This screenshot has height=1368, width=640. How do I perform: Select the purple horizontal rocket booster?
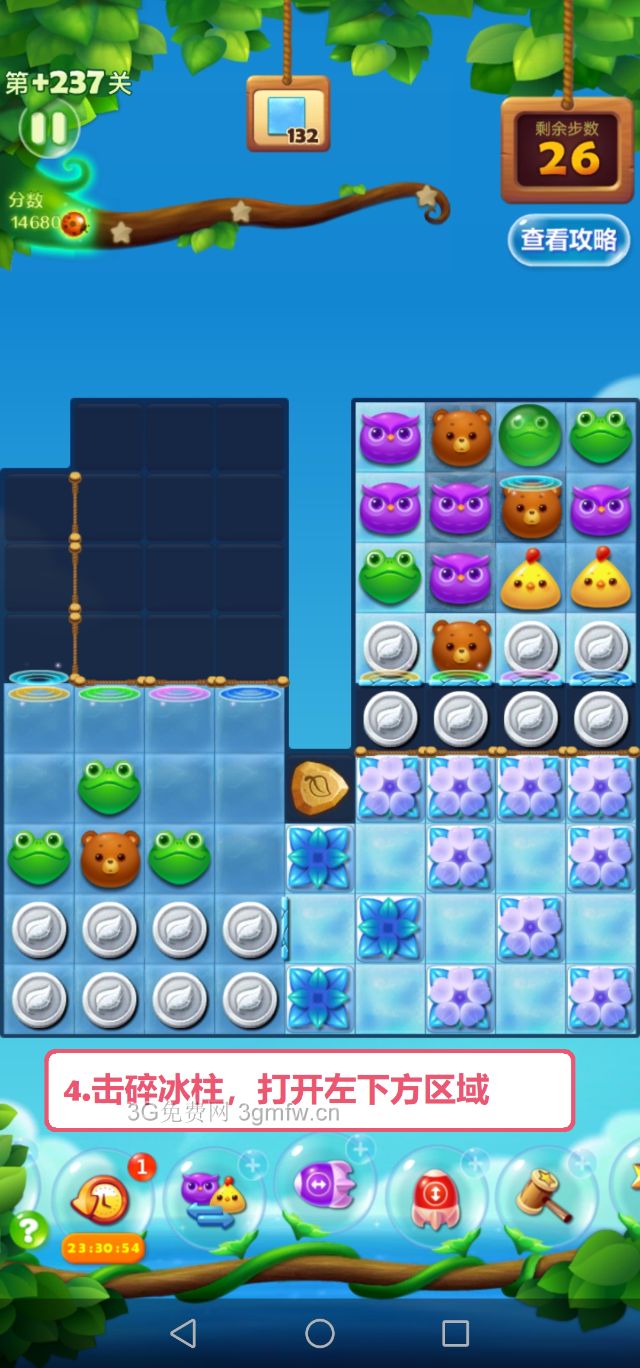[324, 1184]
